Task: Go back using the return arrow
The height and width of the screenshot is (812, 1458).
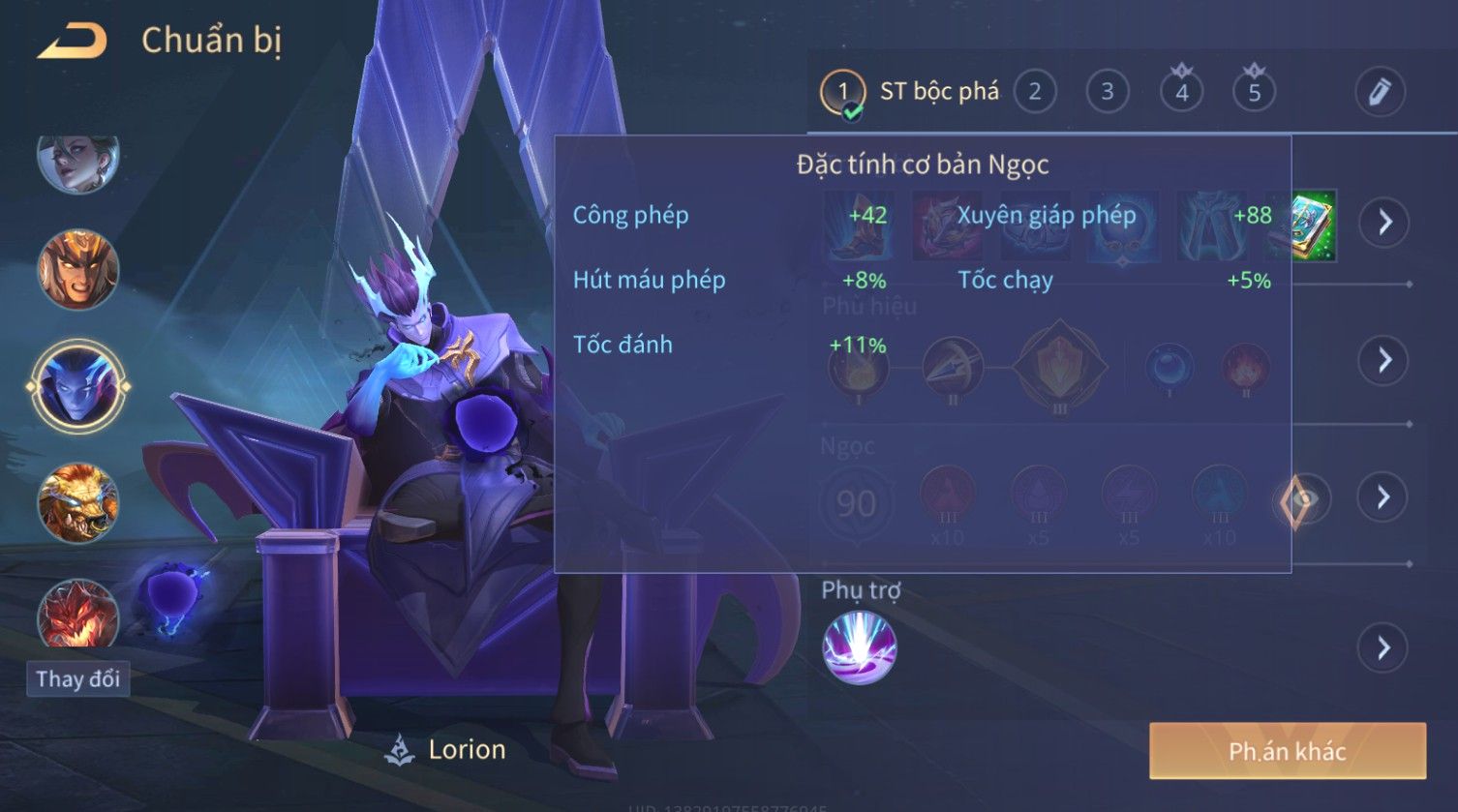Action: click(72, 42)
